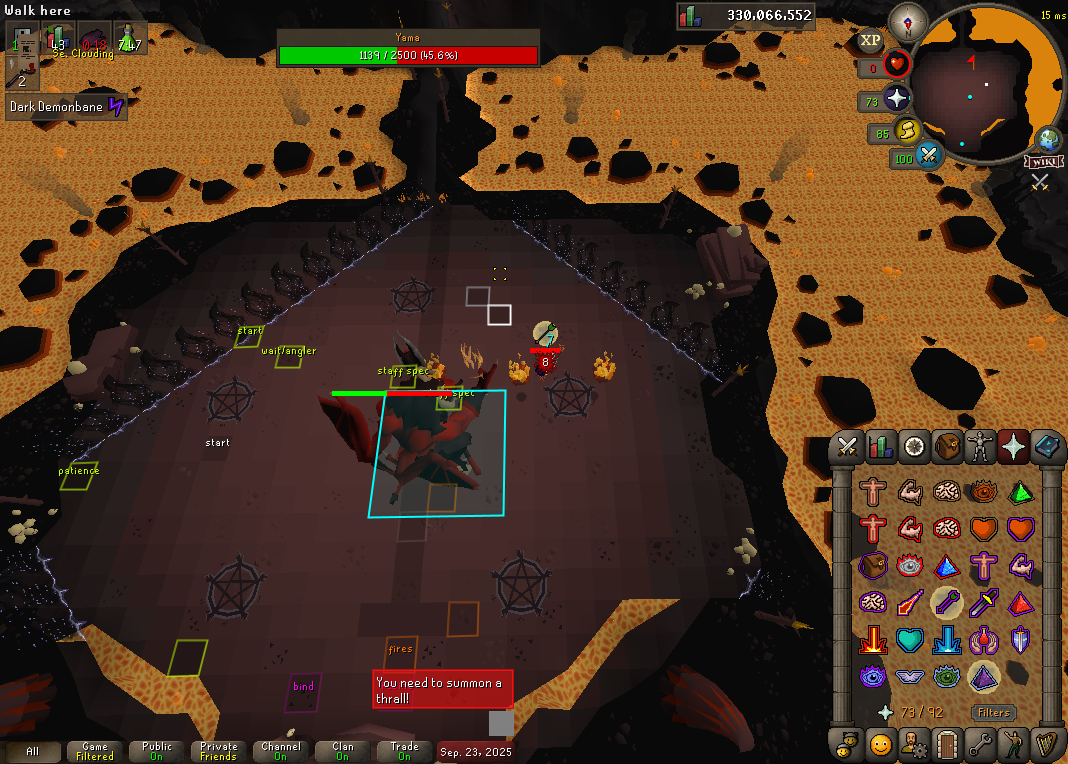Open the Combat Options tab
This screenshot has width=1068, height=764.
click(848, 447)
